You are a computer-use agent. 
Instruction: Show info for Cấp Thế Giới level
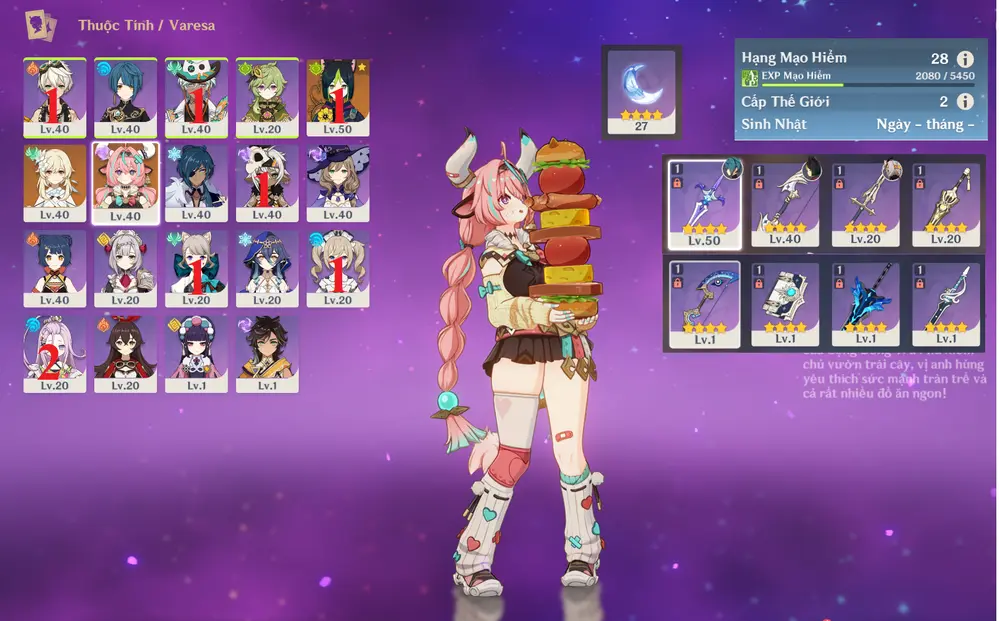click(x=965, y=101)
